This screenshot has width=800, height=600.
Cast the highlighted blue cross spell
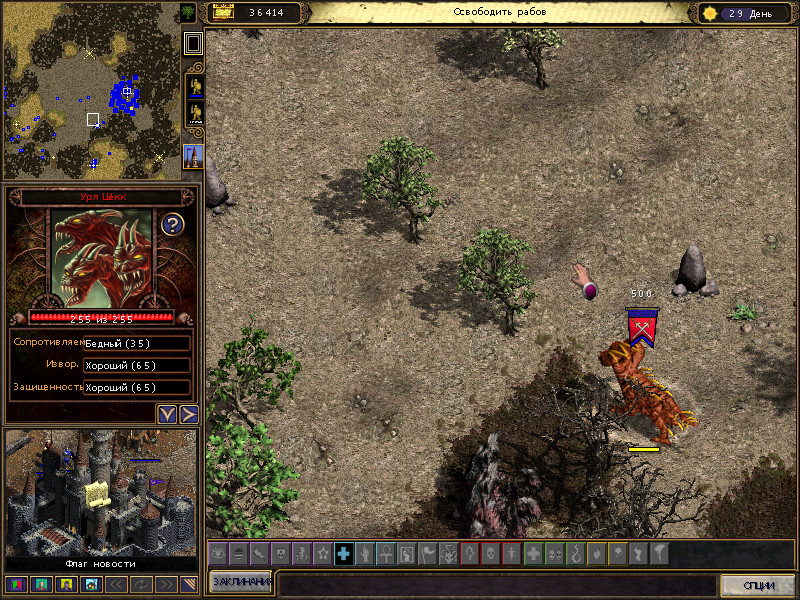pos(344,553)
